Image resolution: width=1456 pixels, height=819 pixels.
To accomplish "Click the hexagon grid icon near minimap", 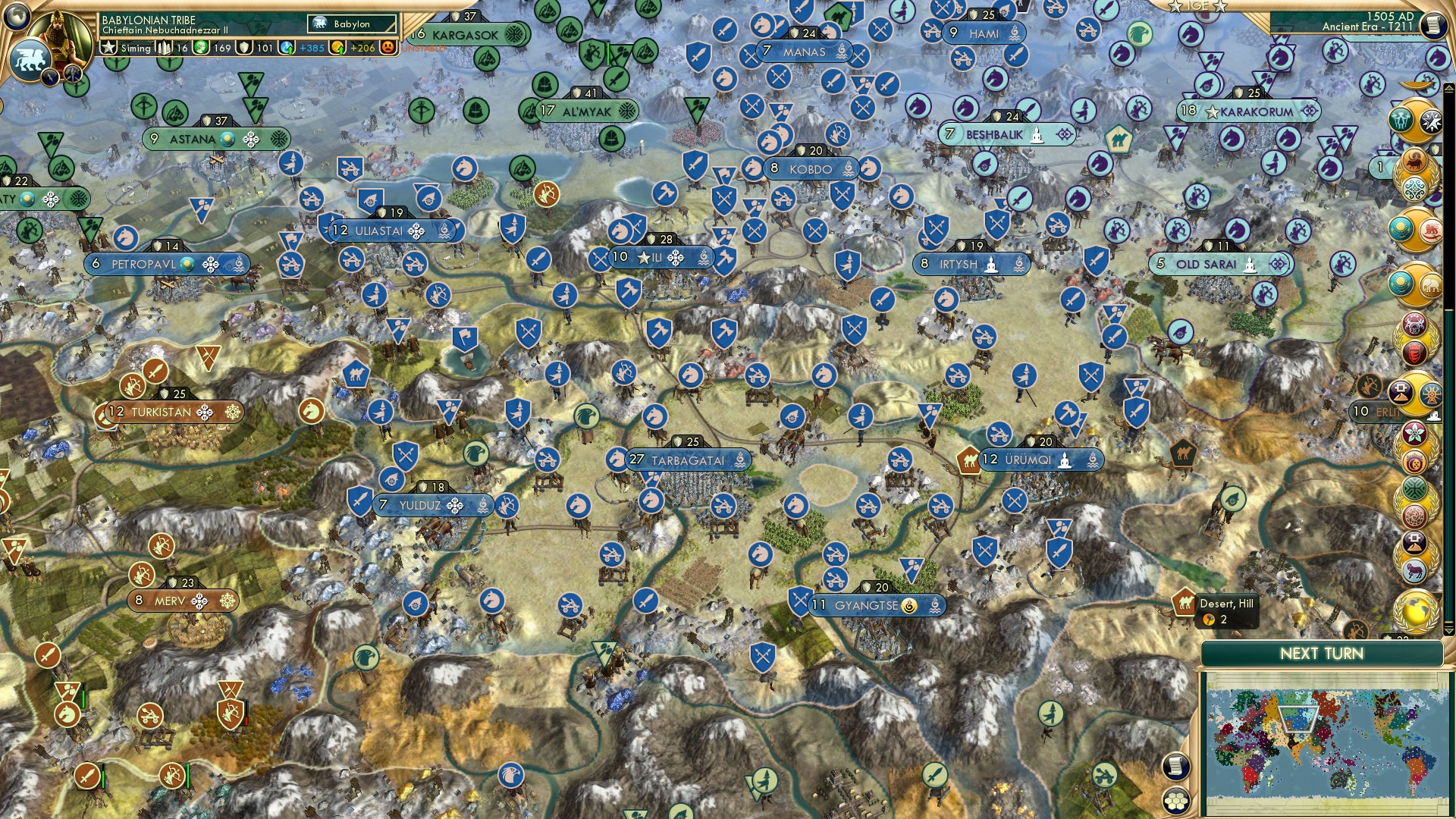I will [x=1175, y=802].
